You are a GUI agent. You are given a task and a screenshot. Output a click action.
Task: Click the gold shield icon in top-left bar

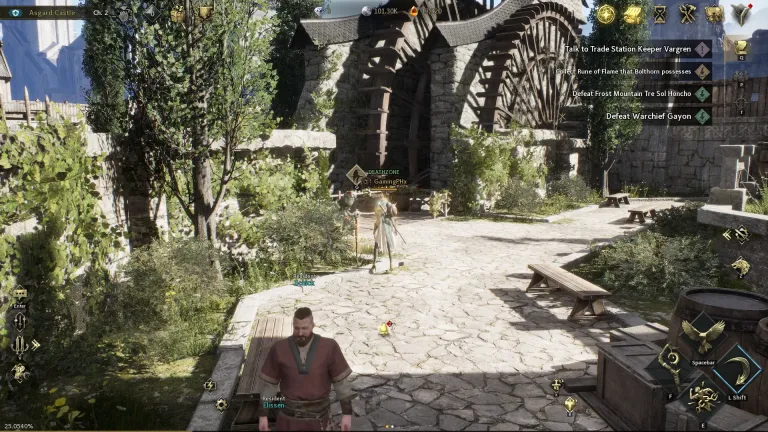(x=205, y=13)
